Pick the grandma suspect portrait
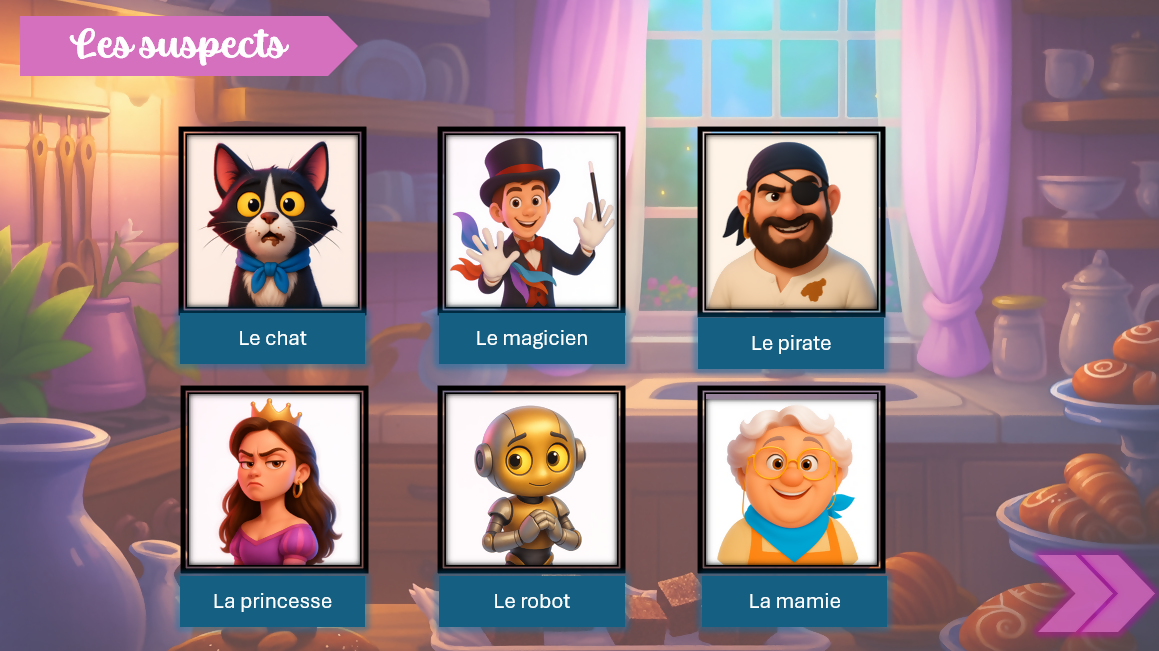The width and height of the screenshot is (1159, 651). tap(791, 479)
